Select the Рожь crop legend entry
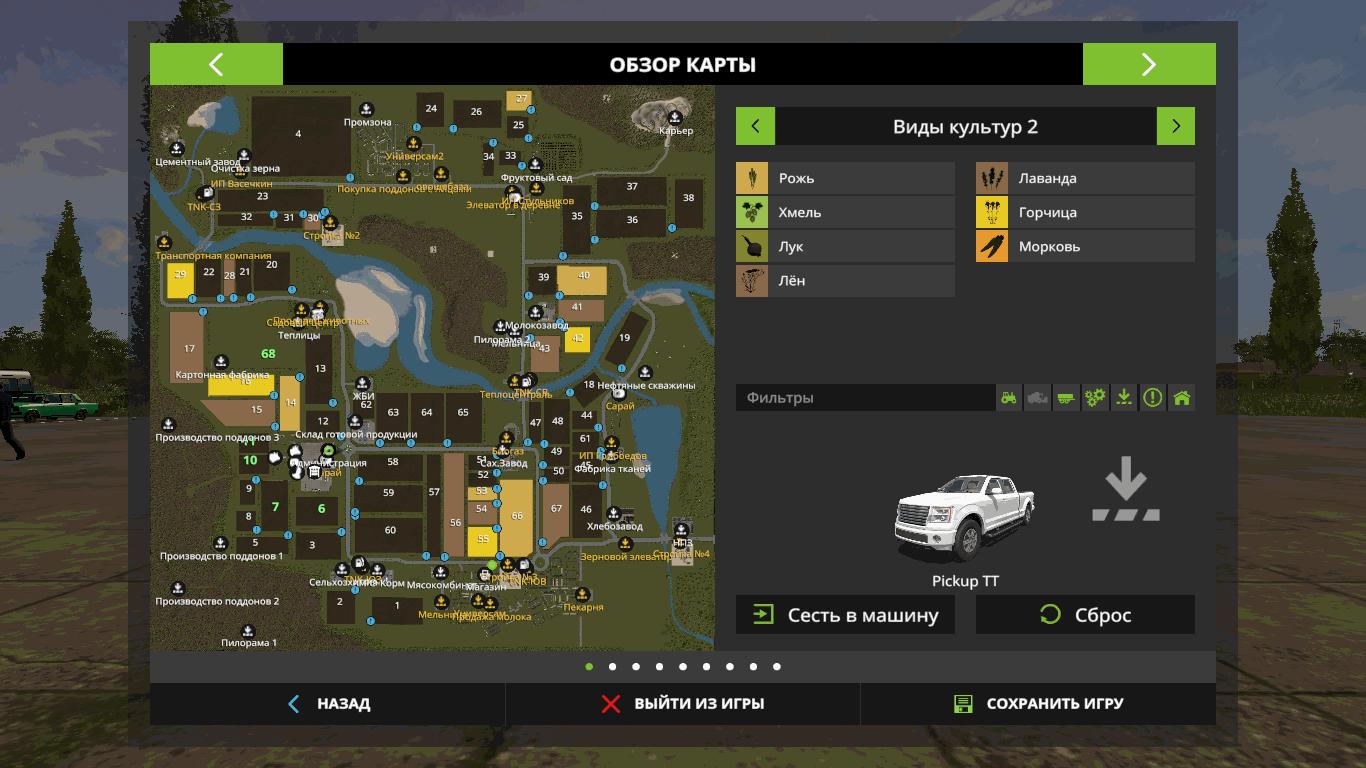Image resolution: width=1366 pixels, height=768 pixels. point(845,178)
